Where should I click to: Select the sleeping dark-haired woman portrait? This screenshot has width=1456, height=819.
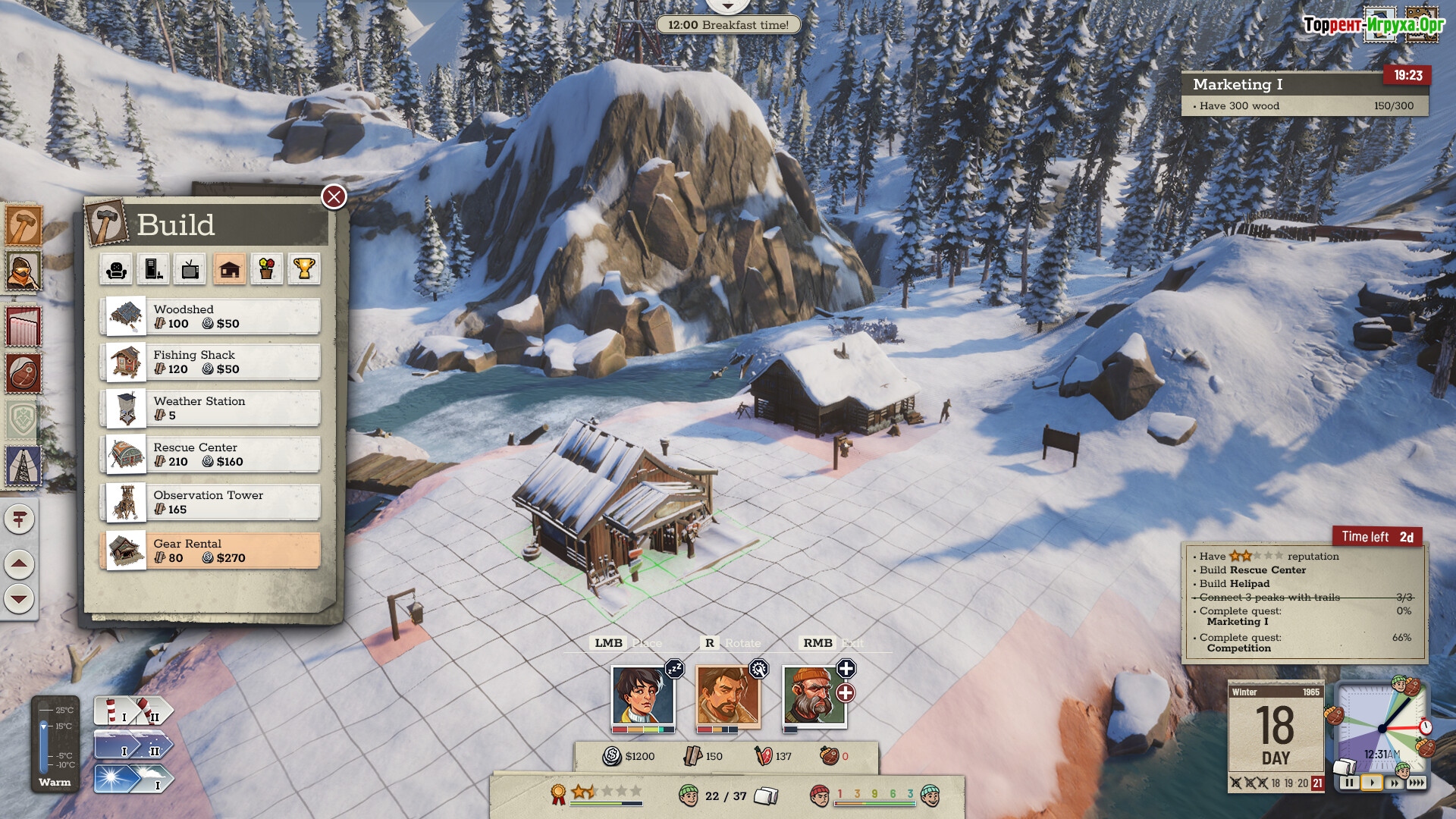click(x=642, y=695)
